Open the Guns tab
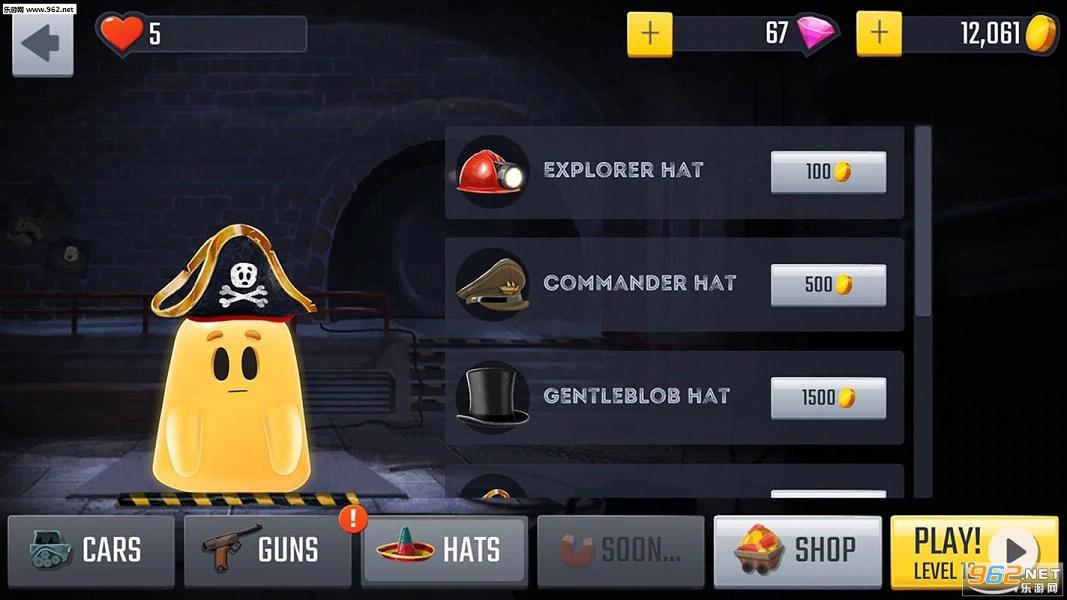 [267, 550]
